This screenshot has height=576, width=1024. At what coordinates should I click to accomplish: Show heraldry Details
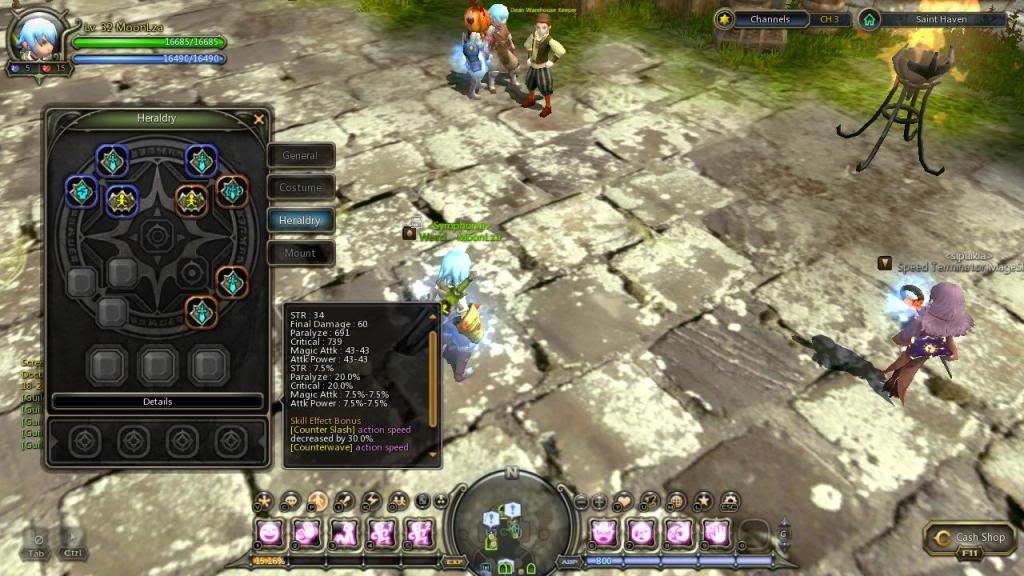coord(157,402)
